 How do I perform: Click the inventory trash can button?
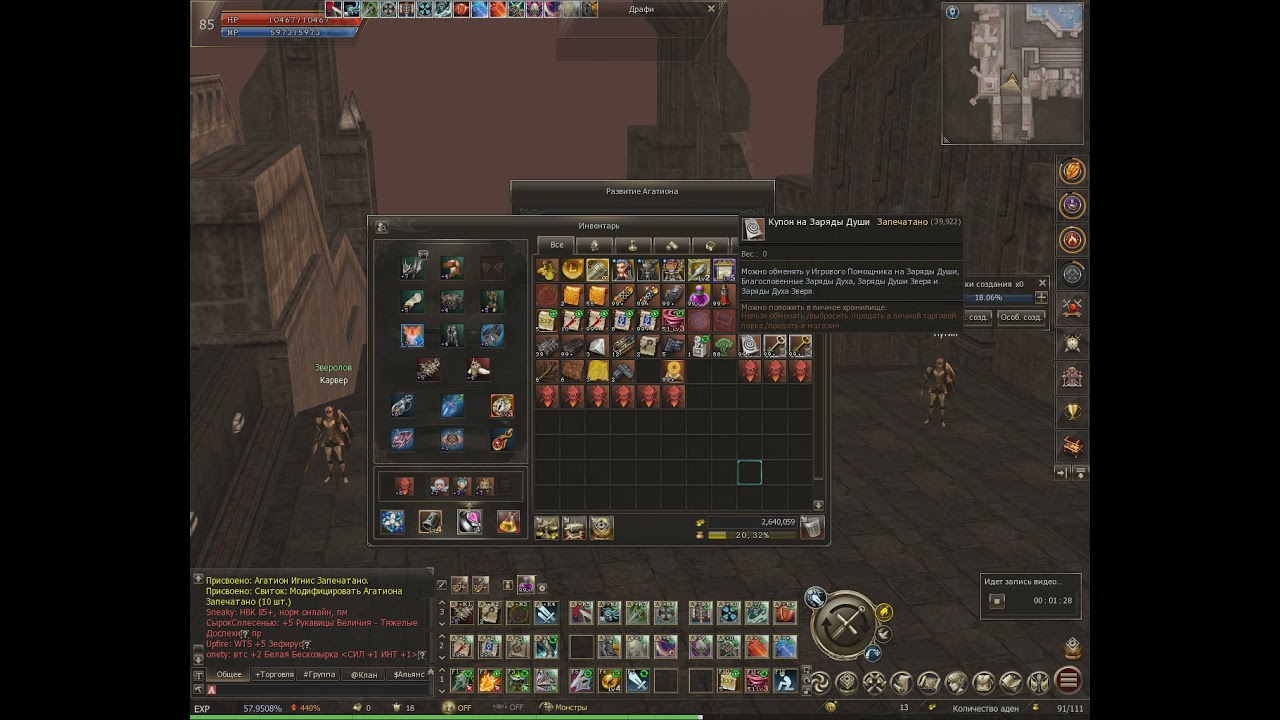pyautogui.click(x=812, y=528)
